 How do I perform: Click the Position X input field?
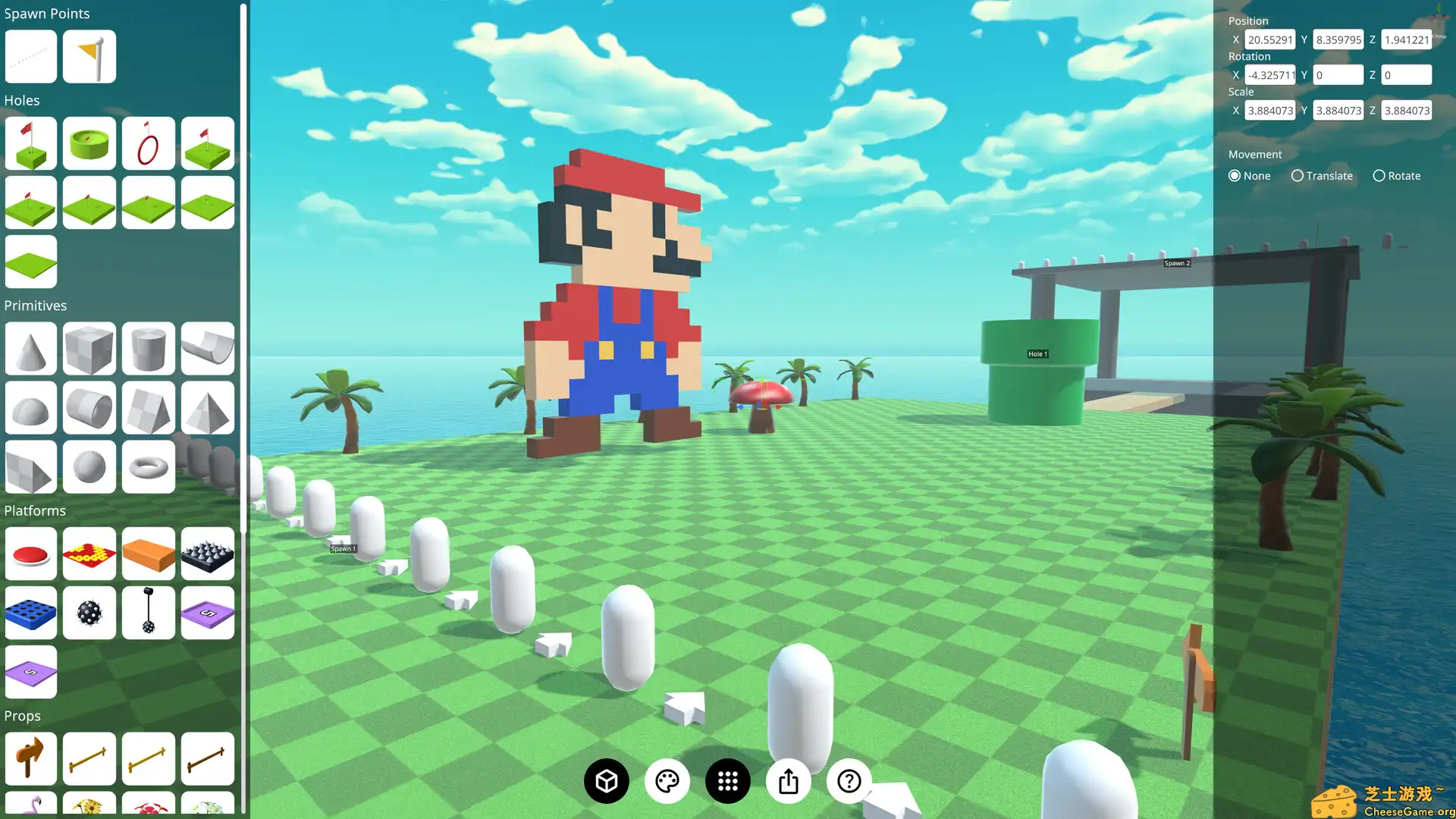(x=1270, y=39)
